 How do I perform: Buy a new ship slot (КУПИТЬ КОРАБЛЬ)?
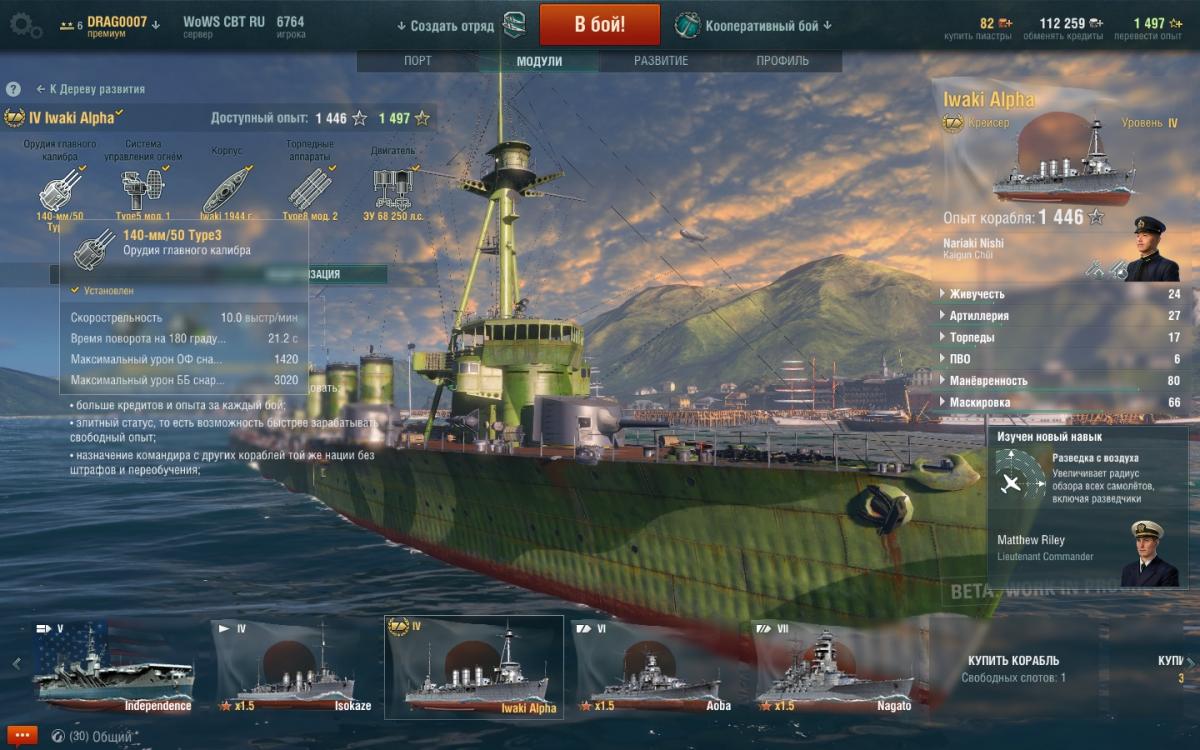click(x=1013, y=668)
